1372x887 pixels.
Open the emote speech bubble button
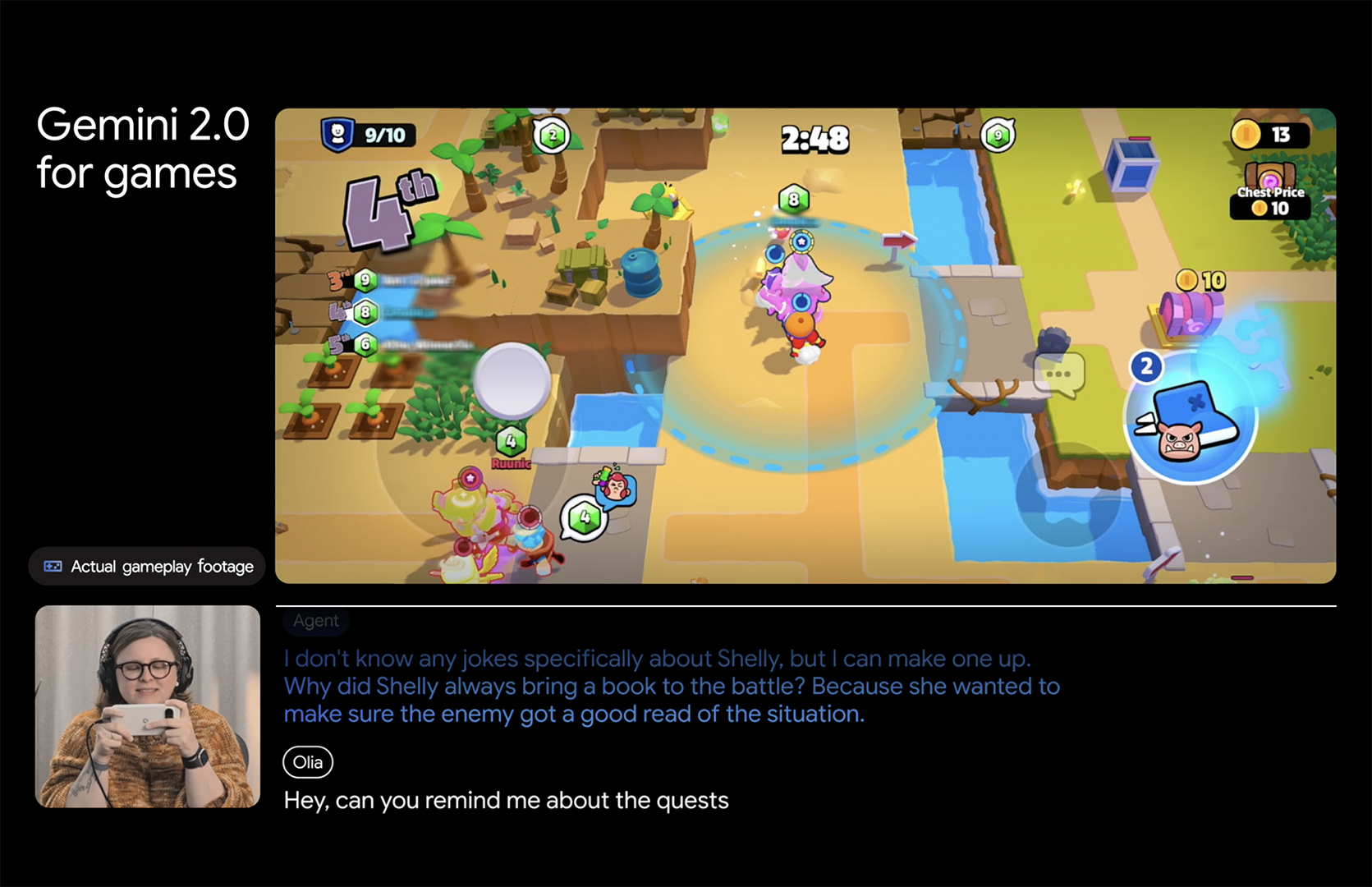tap(1059, 375)
